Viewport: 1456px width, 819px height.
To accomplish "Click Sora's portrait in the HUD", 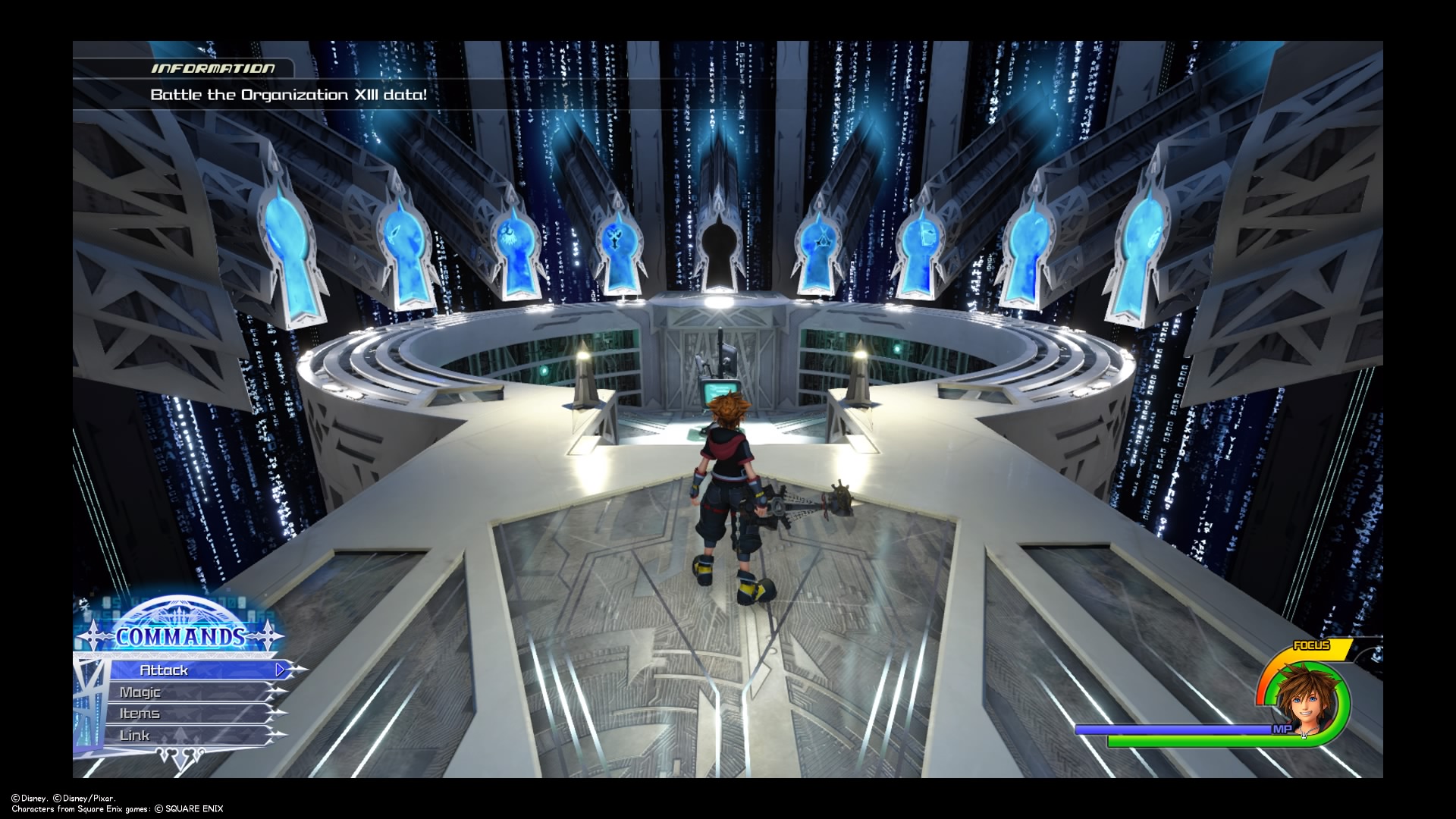I will click(1301, 698).
